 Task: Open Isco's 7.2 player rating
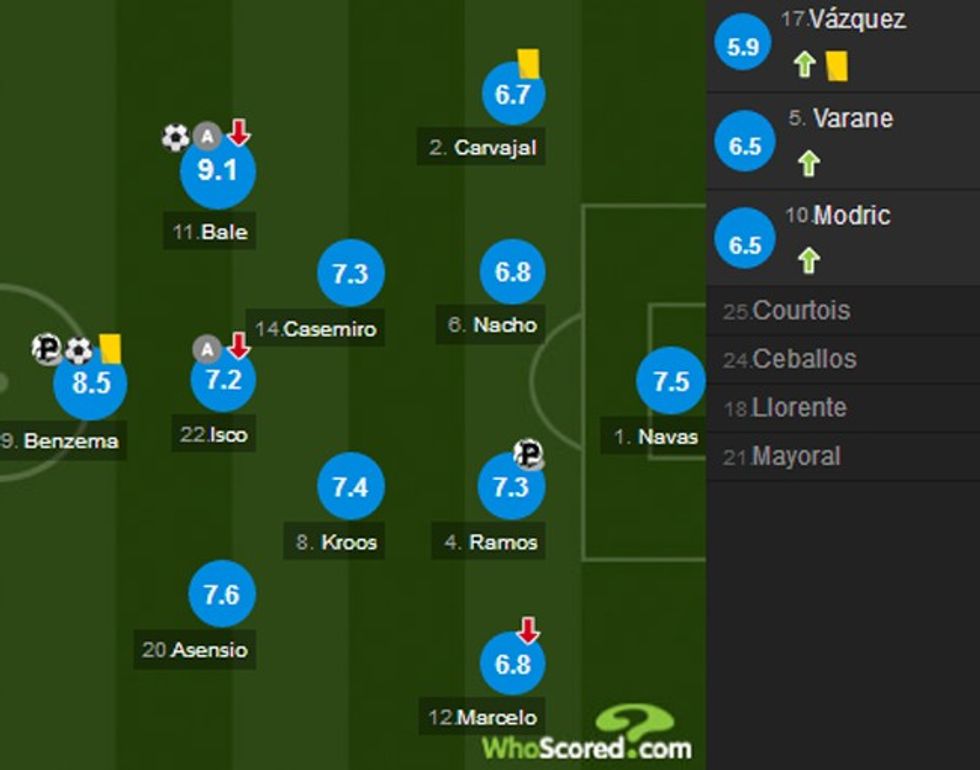point(223,380)
